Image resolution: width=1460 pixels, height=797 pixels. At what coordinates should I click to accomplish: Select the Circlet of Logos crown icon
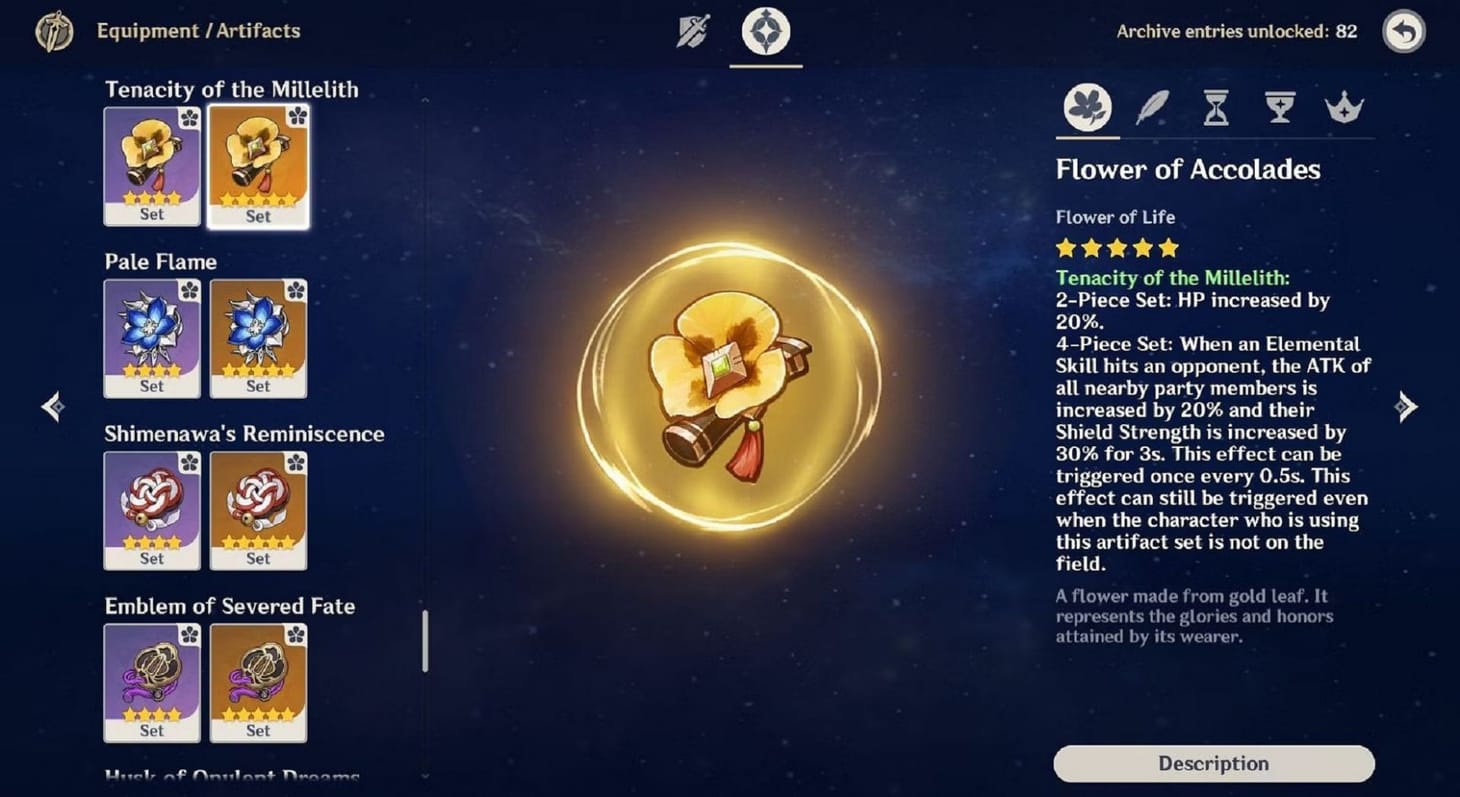[x=1343, y=108]
